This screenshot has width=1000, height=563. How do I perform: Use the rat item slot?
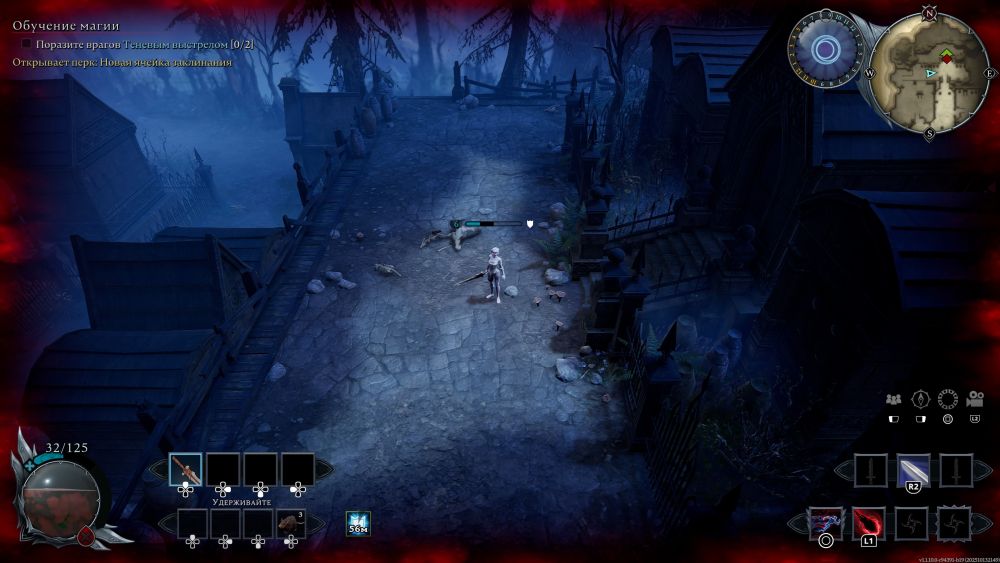point(291,523)
